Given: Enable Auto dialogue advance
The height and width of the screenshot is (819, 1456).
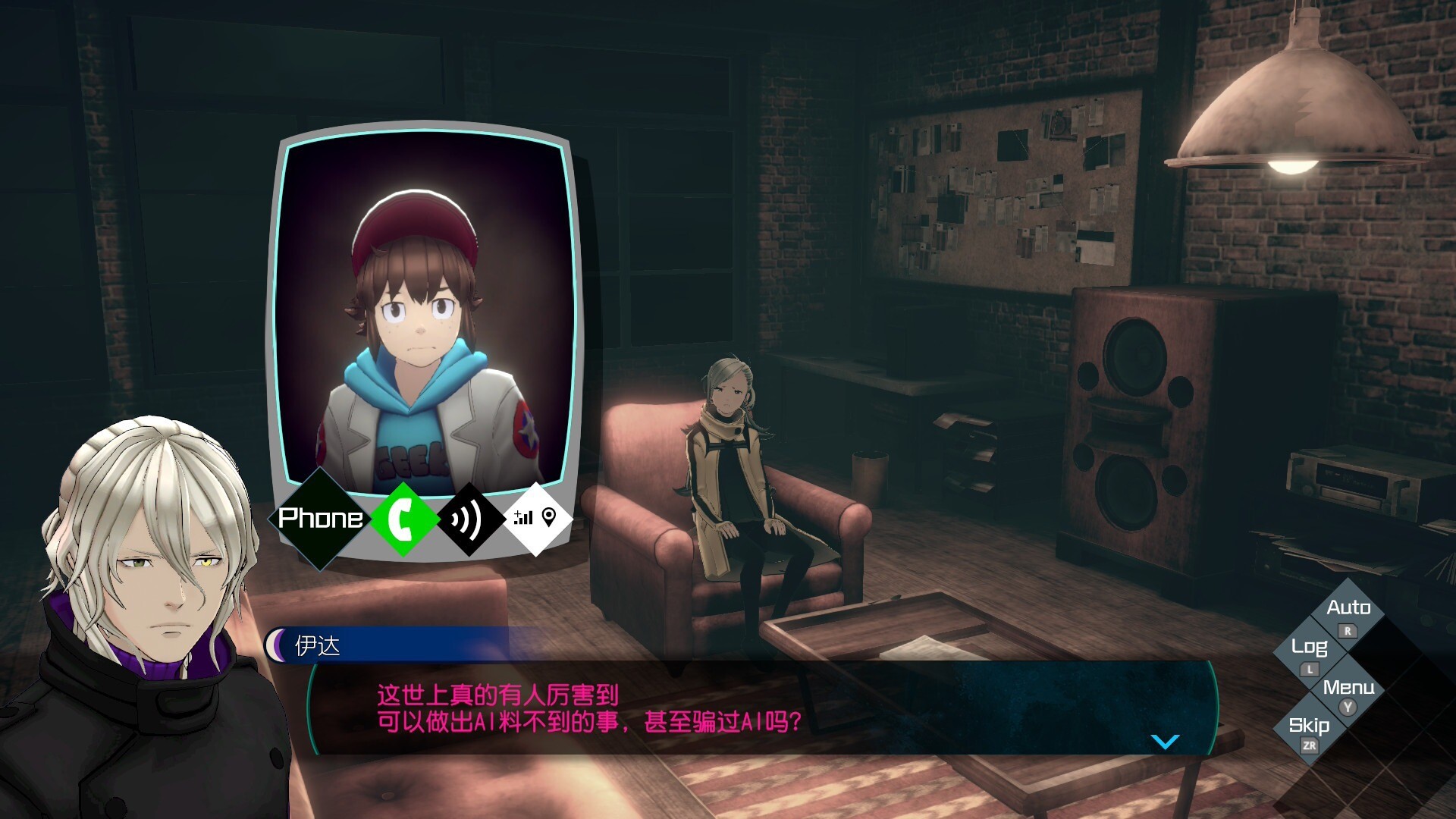Looking at the screenshot, I should pyautogui.click(x=1348, y=608).
